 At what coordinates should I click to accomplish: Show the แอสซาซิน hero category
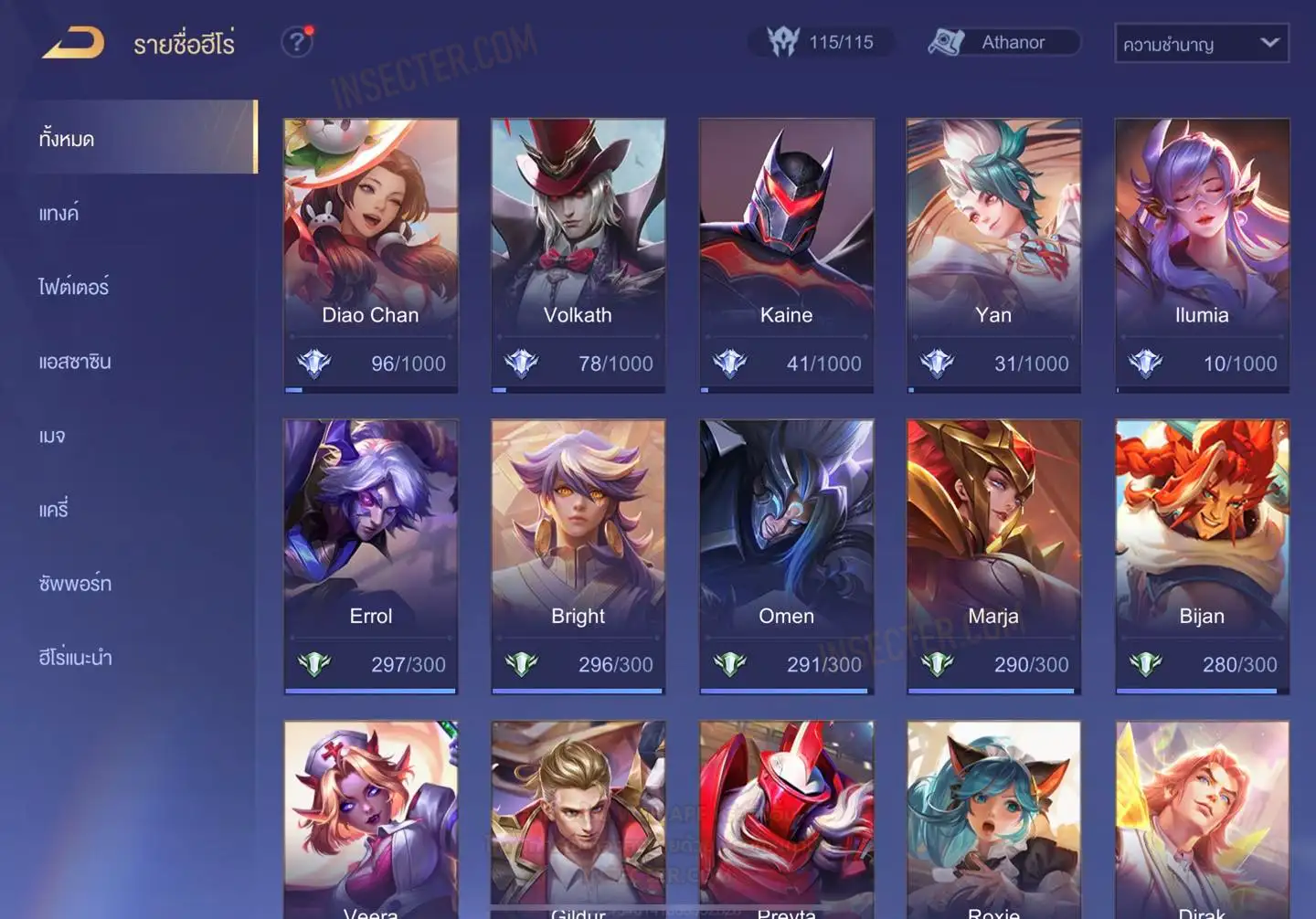point(75,361)
